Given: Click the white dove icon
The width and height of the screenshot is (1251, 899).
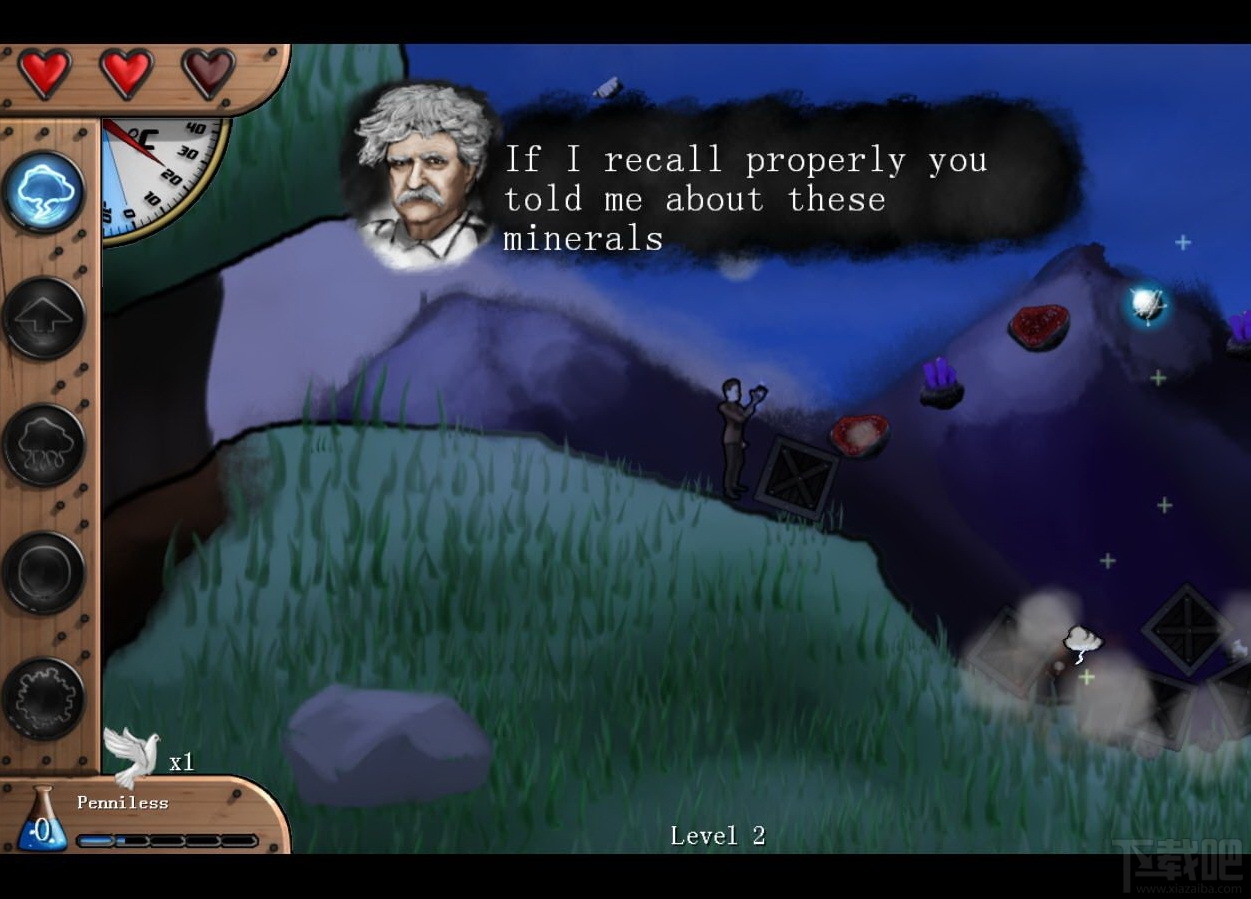Looking at the screenshot, I should pos(131,755).
